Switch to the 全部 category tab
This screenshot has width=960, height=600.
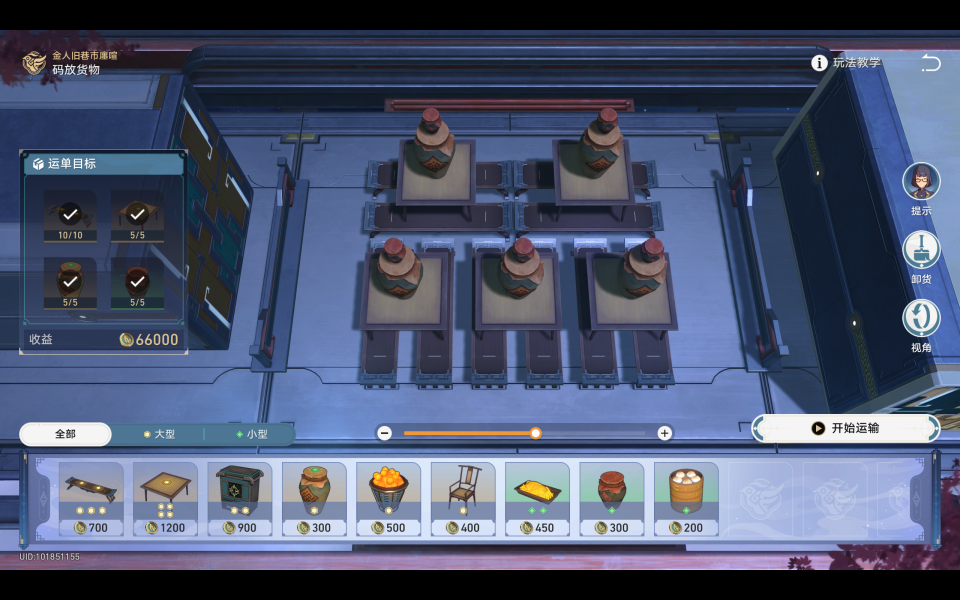click(x=65, y=434)
